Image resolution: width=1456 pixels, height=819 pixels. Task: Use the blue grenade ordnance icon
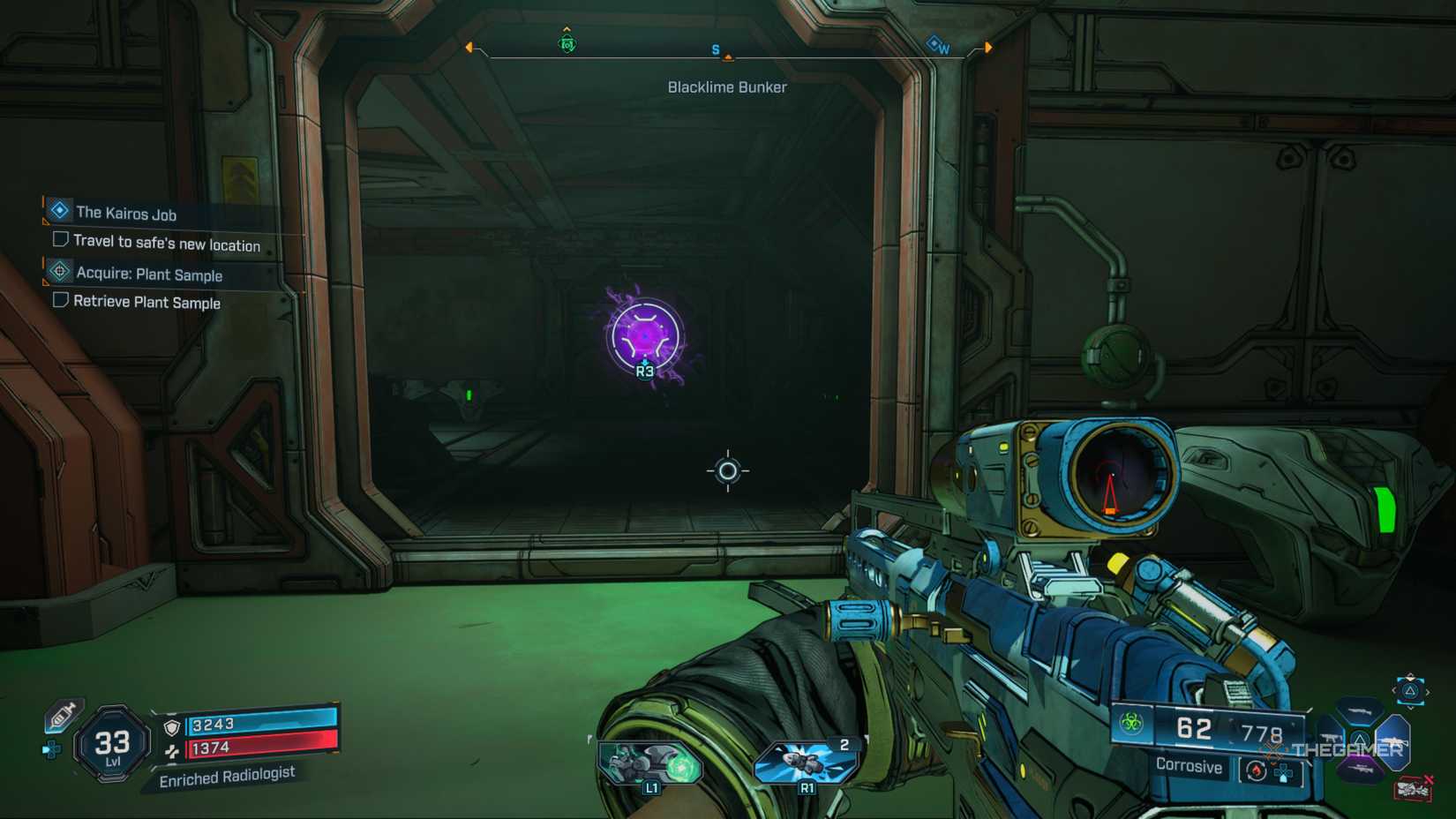[805, 762]
